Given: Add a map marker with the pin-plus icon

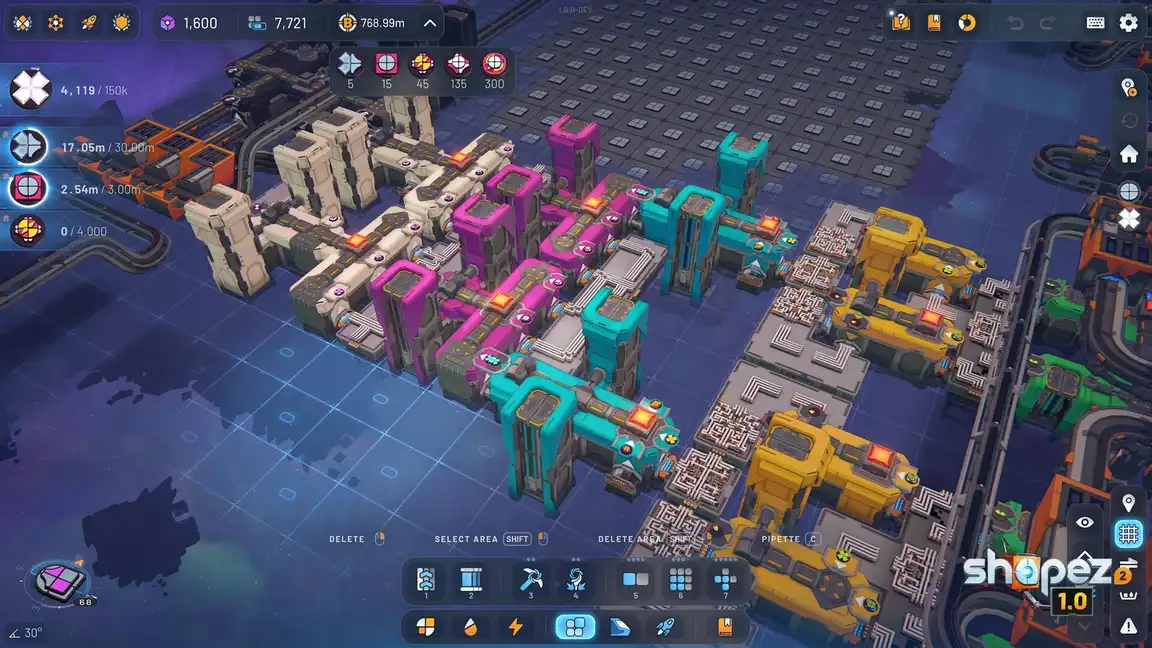Looking at the screenshot, I should pyautogui.click(x=1129, y=87).
